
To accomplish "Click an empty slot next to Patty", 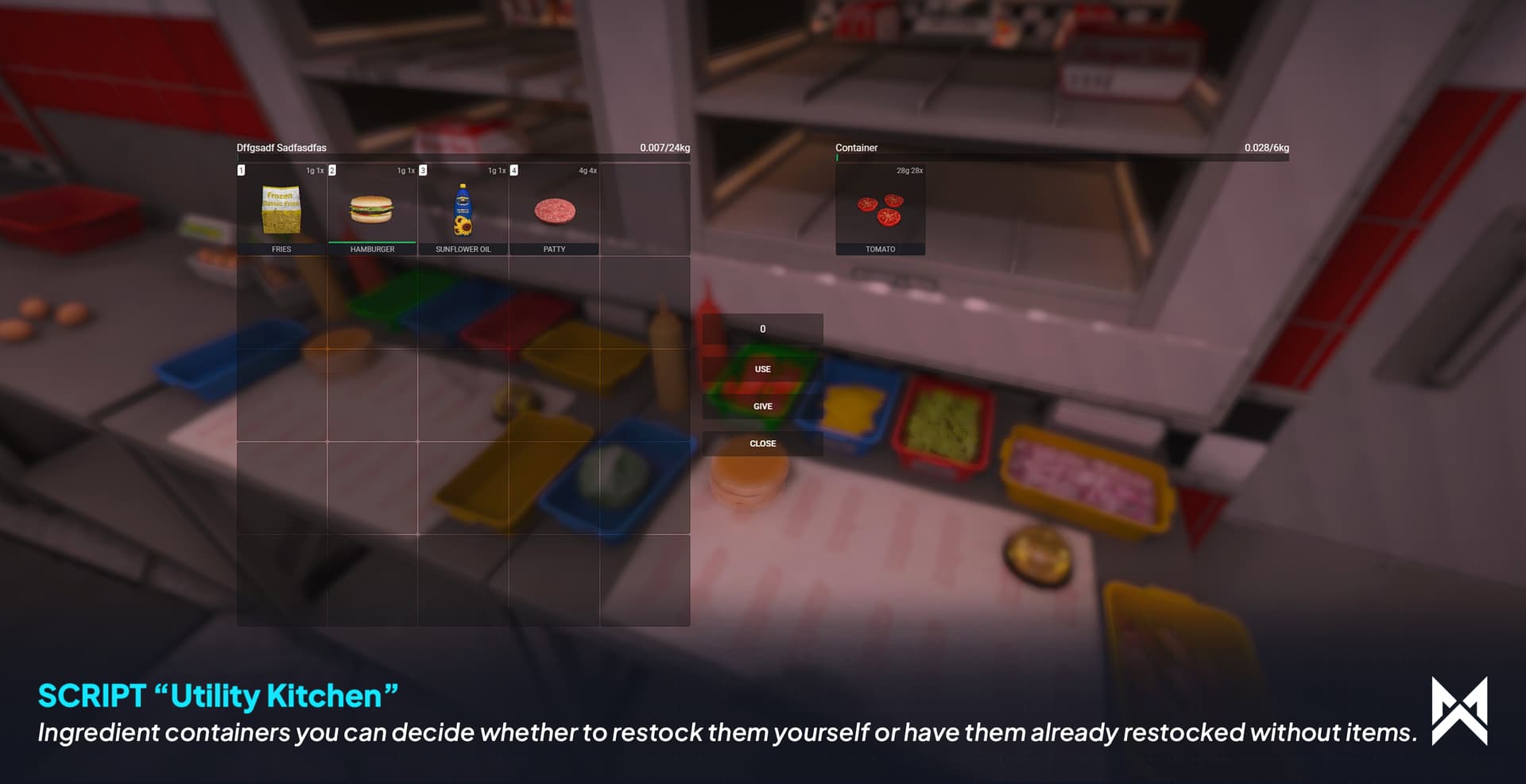I will [644, 208].
